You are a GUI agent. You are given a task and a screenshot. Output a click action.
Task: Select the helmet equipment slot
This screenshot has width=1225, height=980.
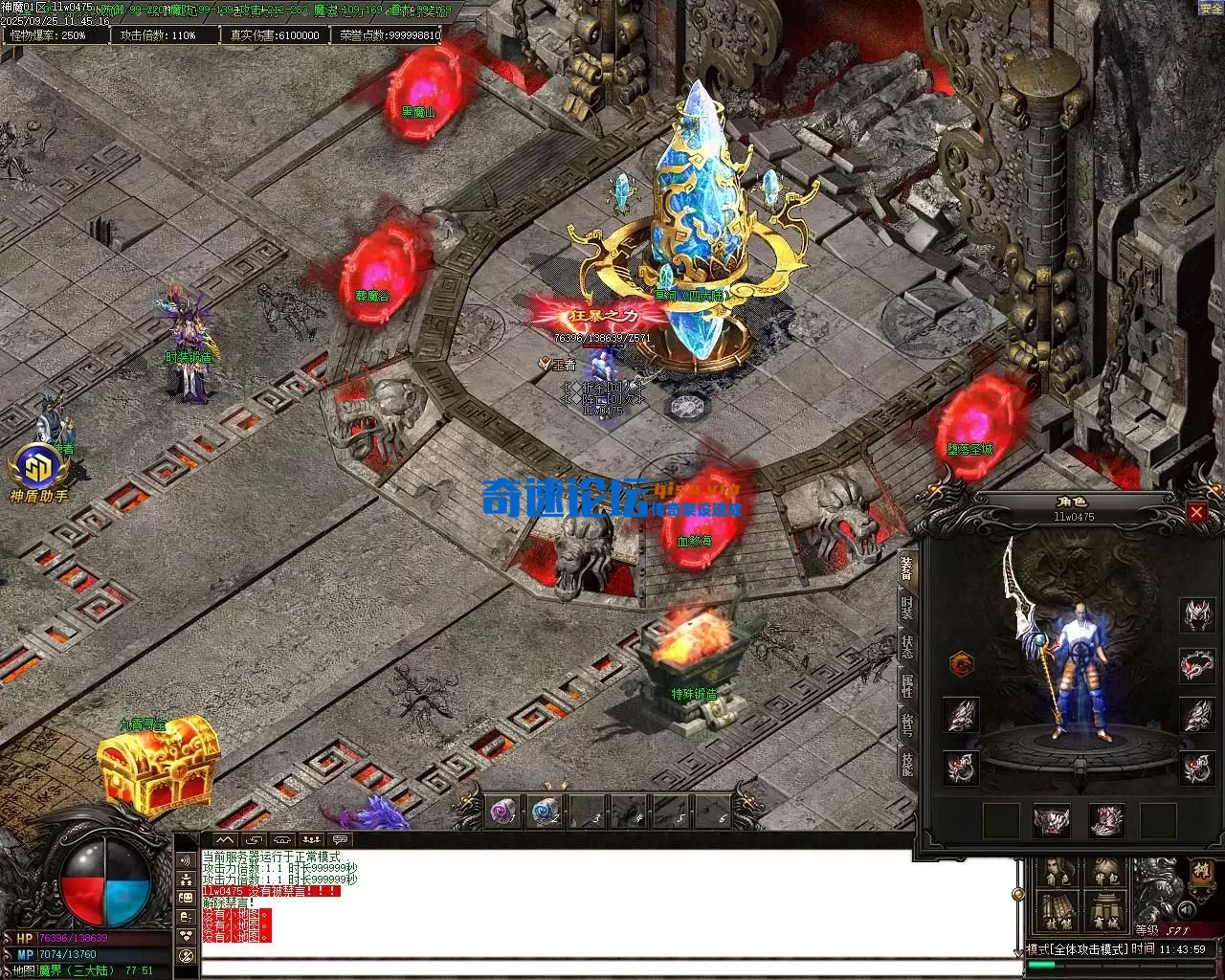coord(1195,614)
